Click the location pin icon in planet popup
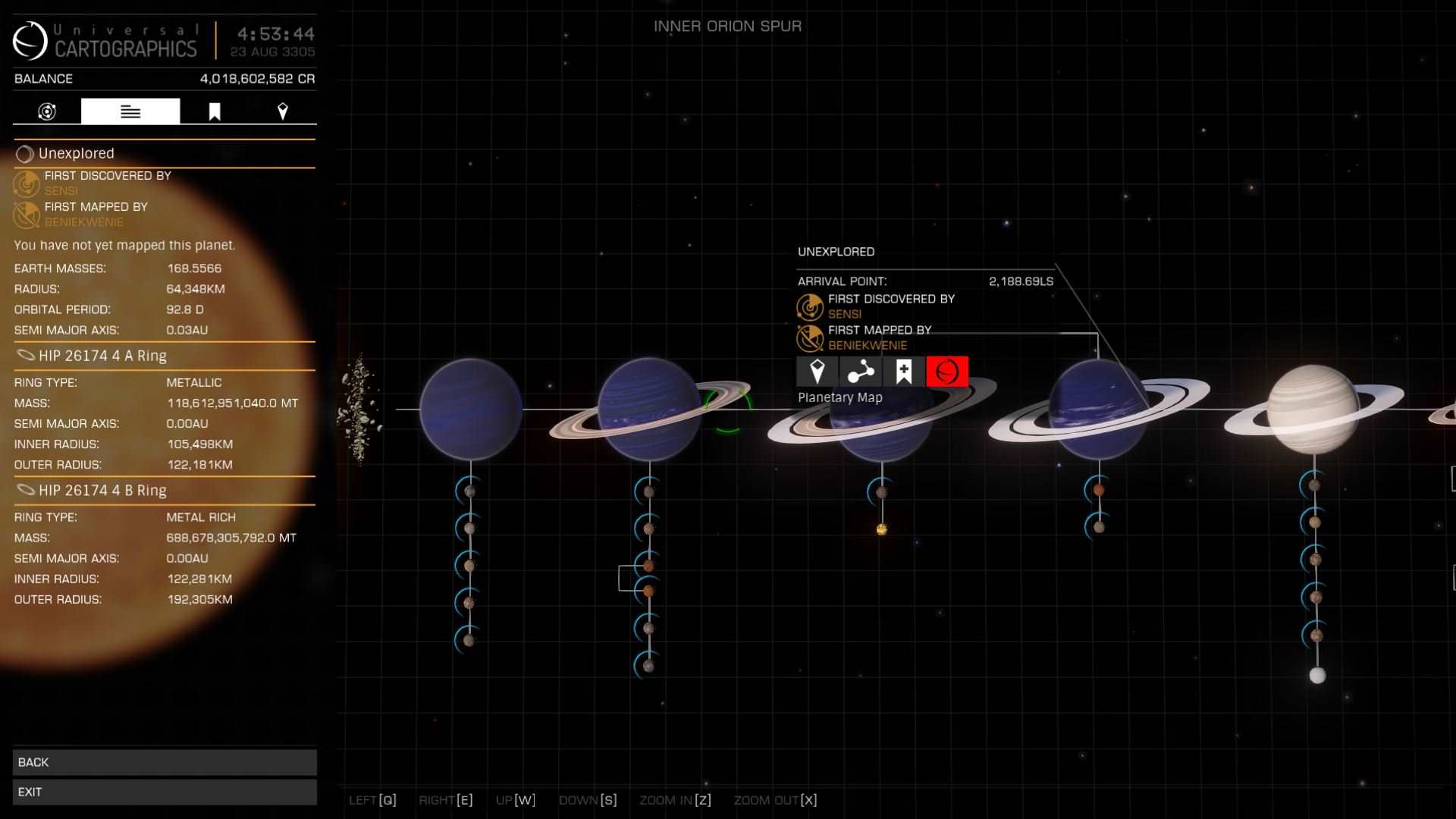Image resolution: width=1456 pixels, height=819 pixels. coord(817,372)
